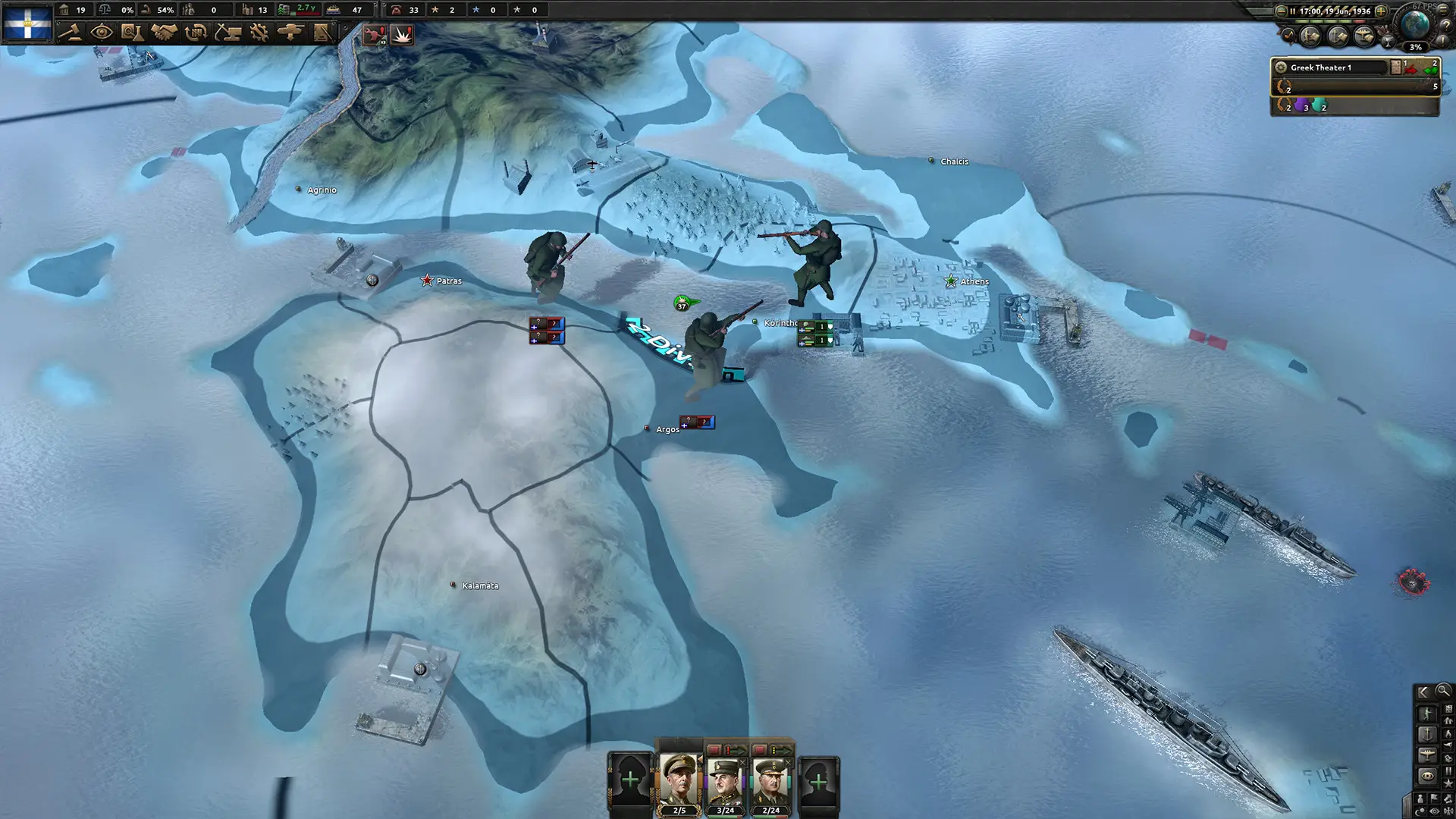Open the Diplomacy handshake icon
The height and width of the screenshot is (819, 1456).
coord(165,32)
